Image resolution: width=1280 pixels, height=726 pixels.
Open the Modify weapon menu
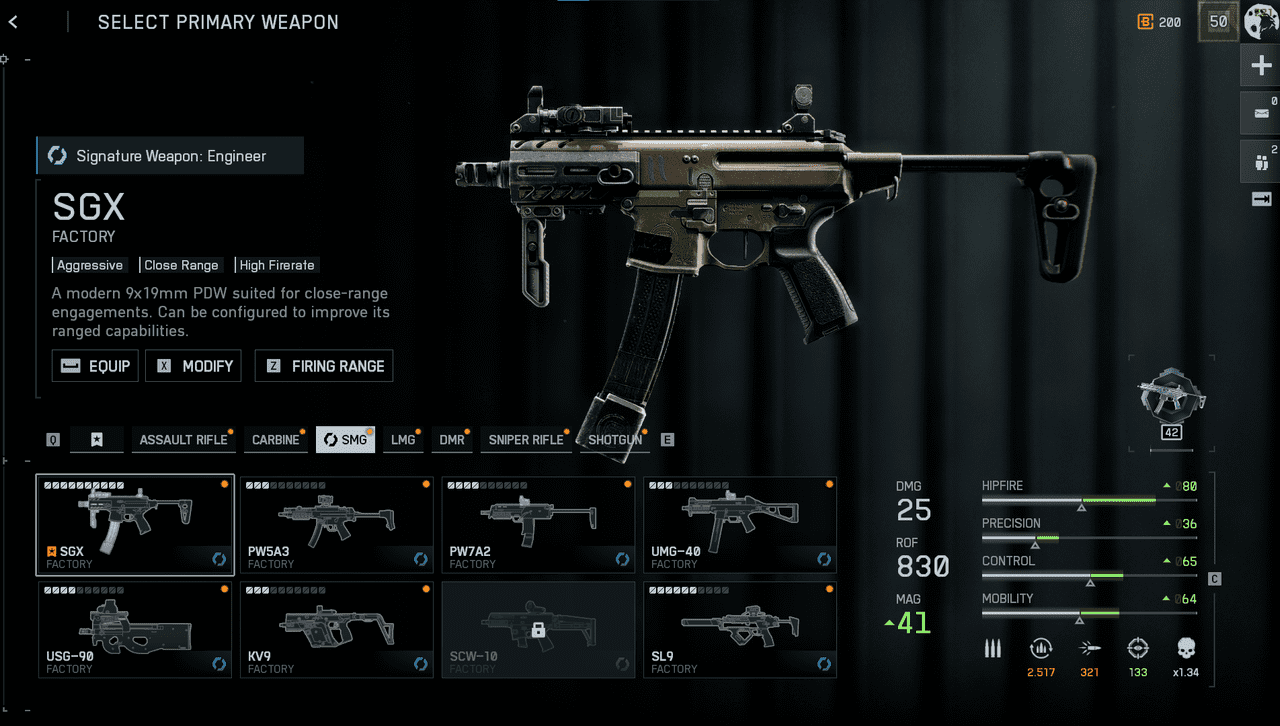click(x=194, y=366)
